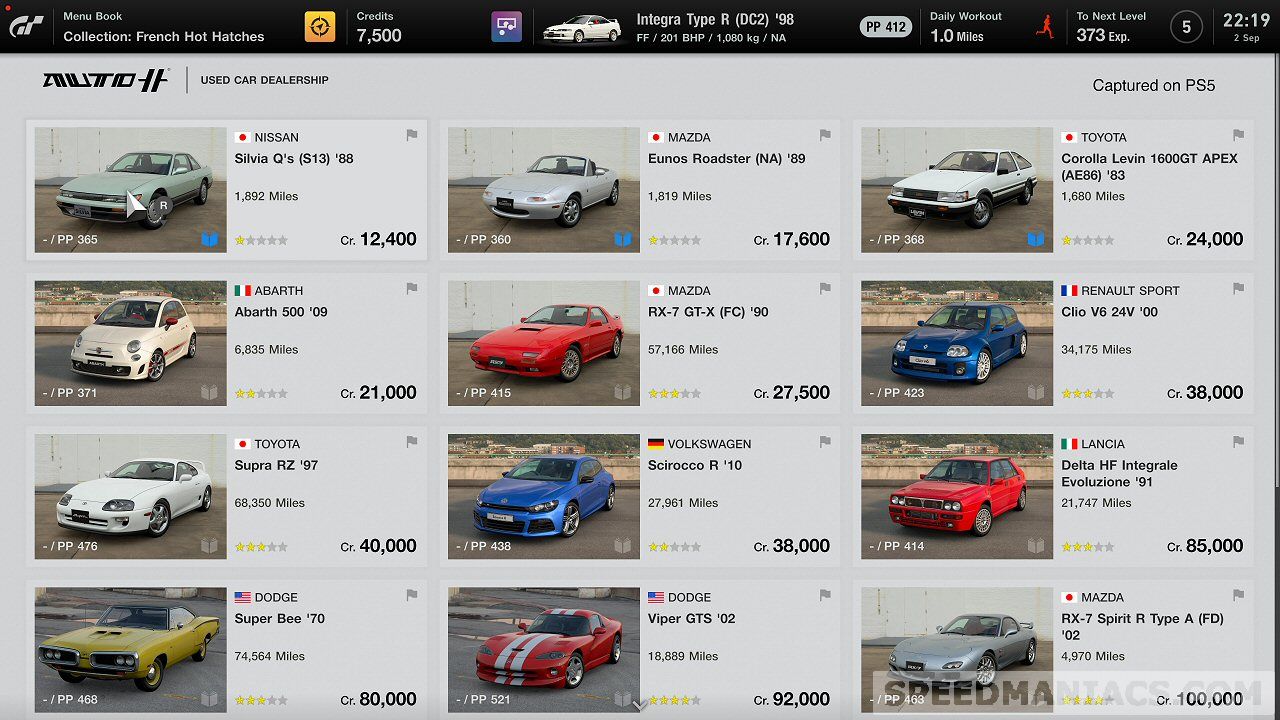Click the Gran Turismo logo icon

point(26,27)
